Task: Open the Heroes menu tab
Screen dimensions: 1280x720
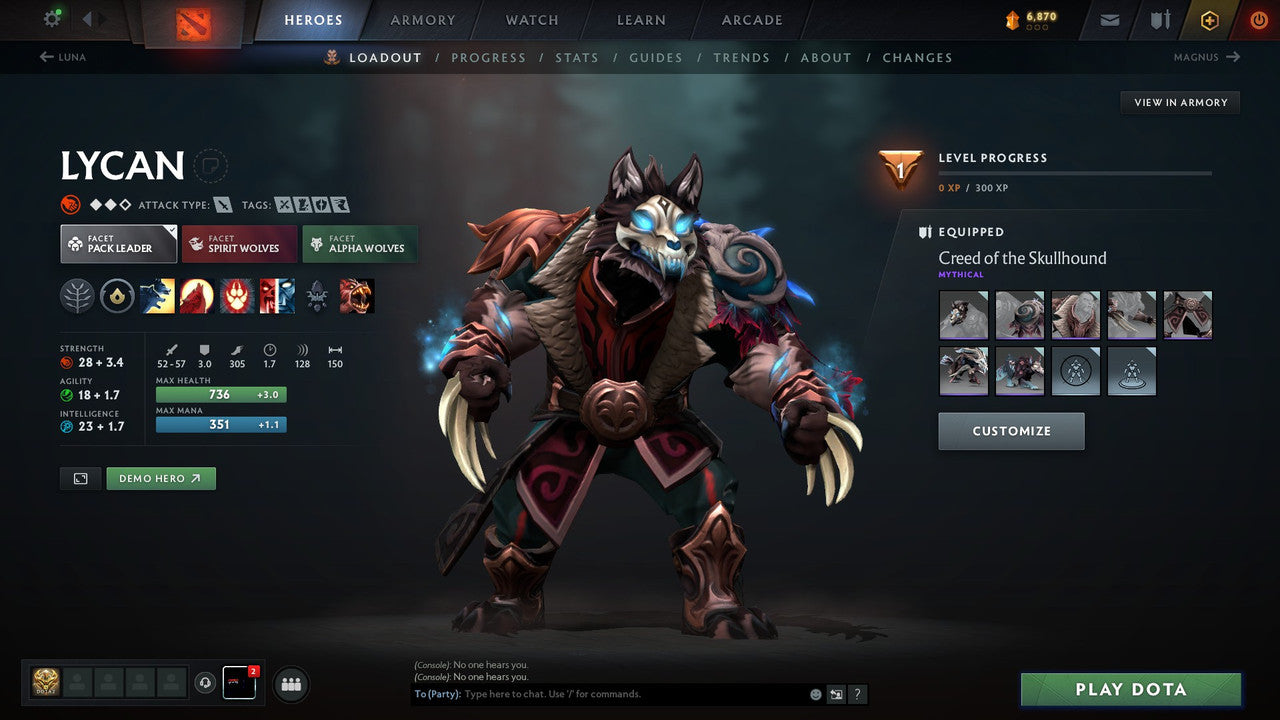Action: pyautogui.click(x=313, y=19)
